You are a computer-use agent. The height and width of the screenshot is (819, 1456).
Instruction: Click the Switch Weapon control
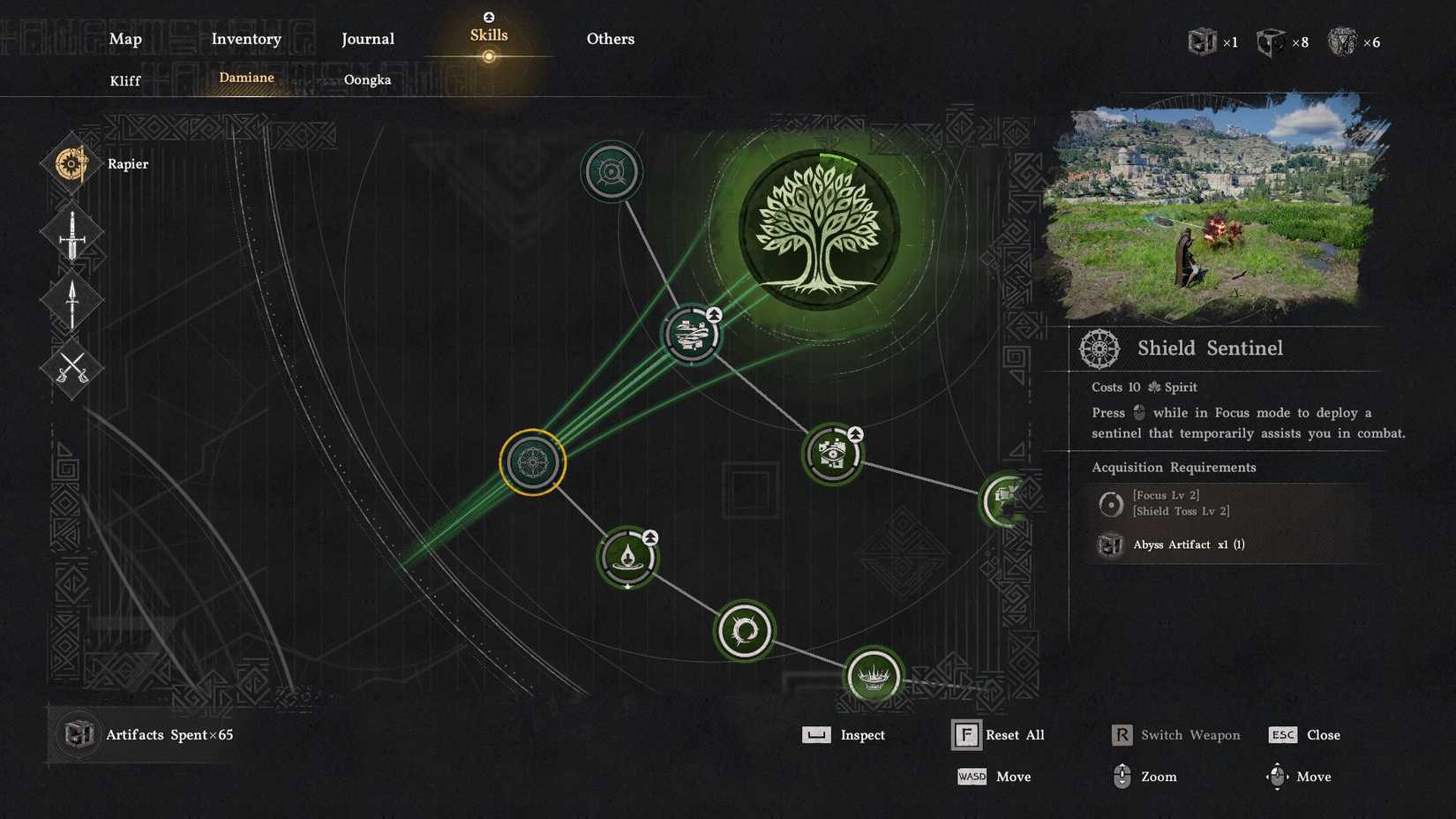click(1175, 735)
